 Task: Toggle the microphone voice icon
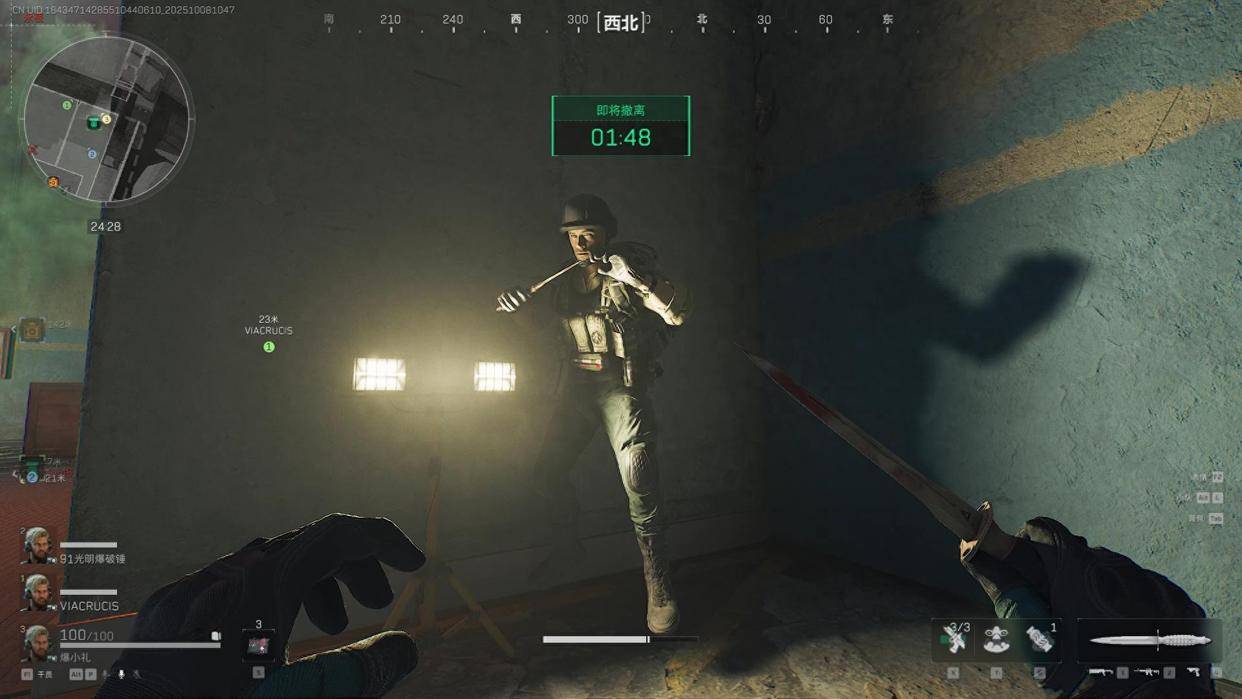tap(122, 675)
